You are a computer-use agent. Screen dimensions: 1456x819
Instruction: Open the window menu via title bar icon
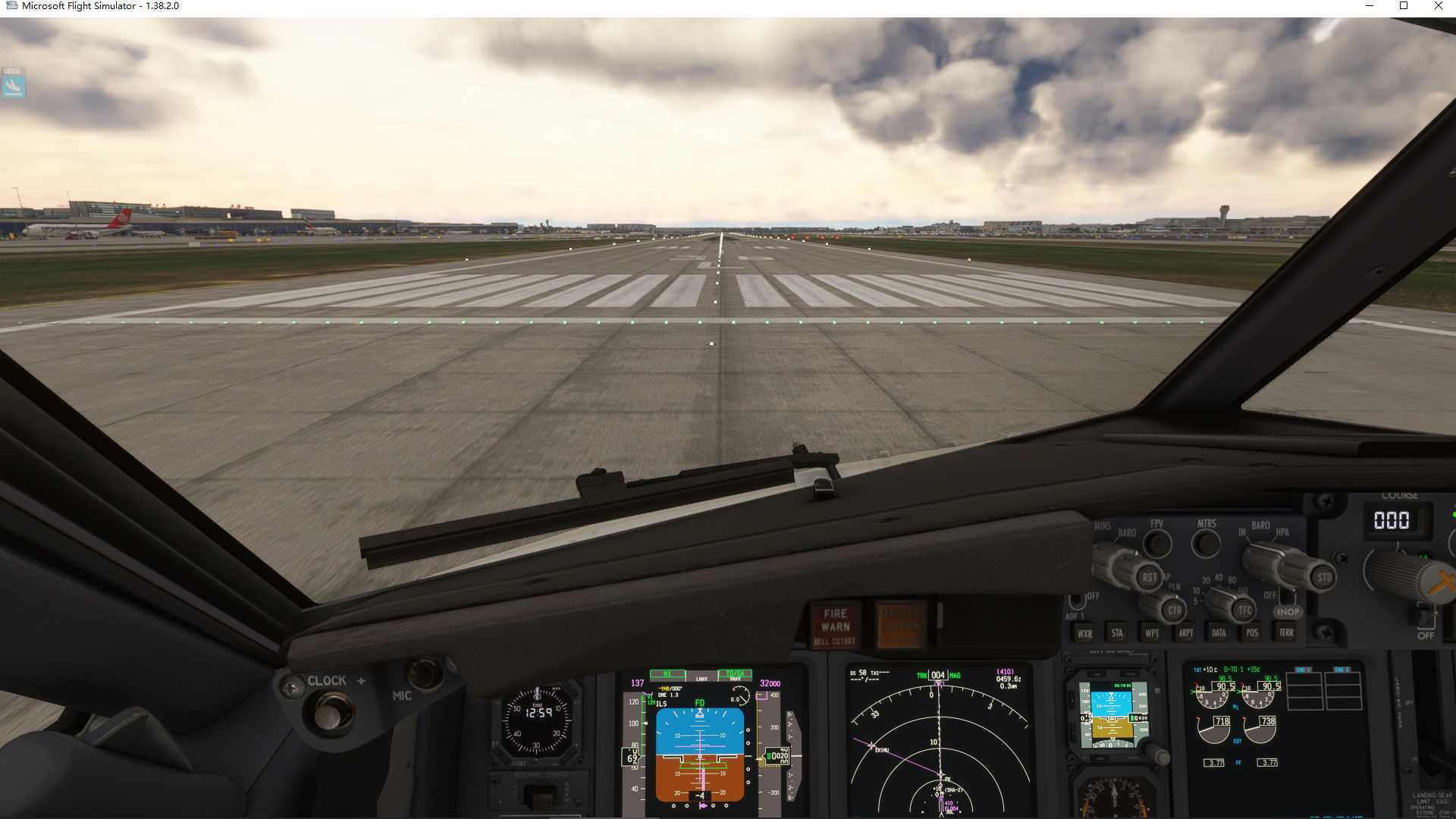click(x=12, y=6)
